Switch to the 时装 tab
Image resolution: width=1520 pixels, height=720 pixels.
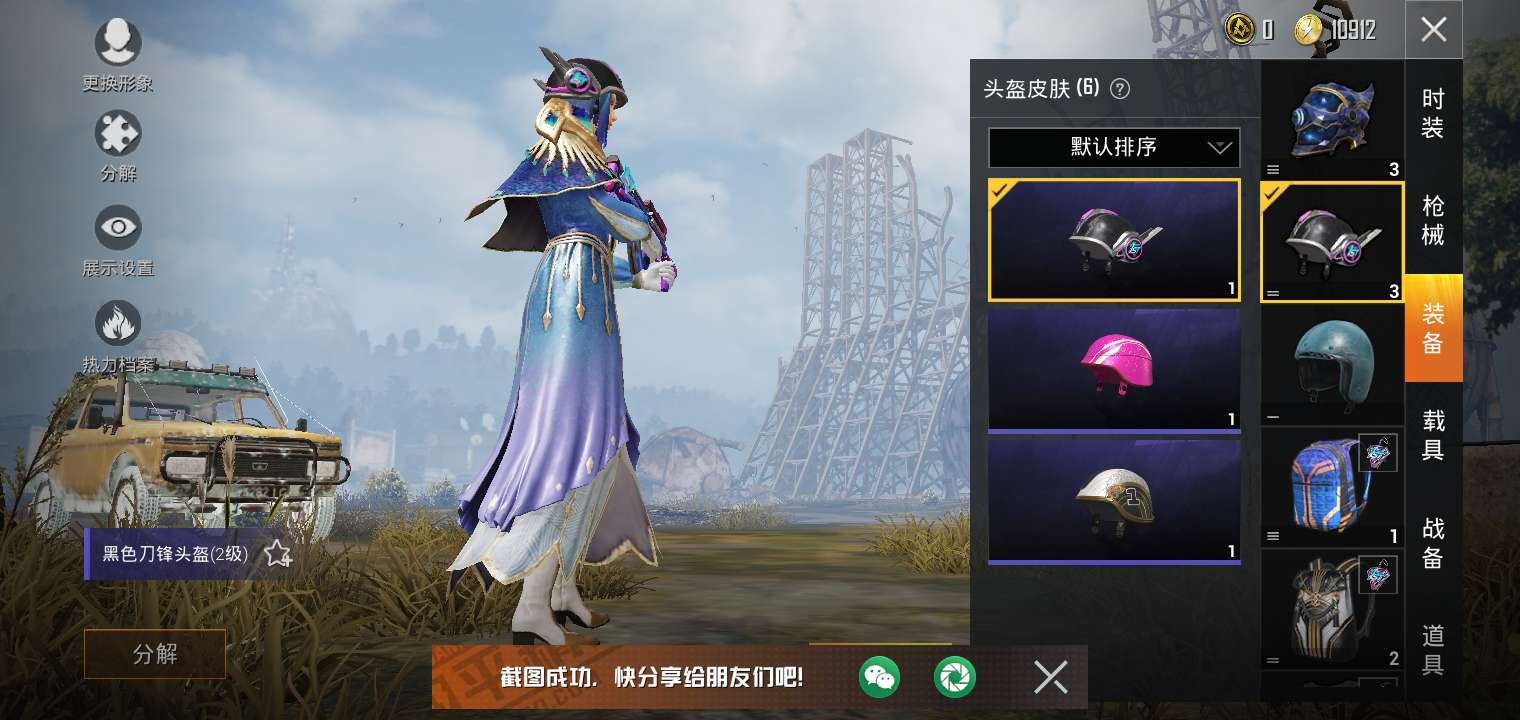(x=1433, y=114)
